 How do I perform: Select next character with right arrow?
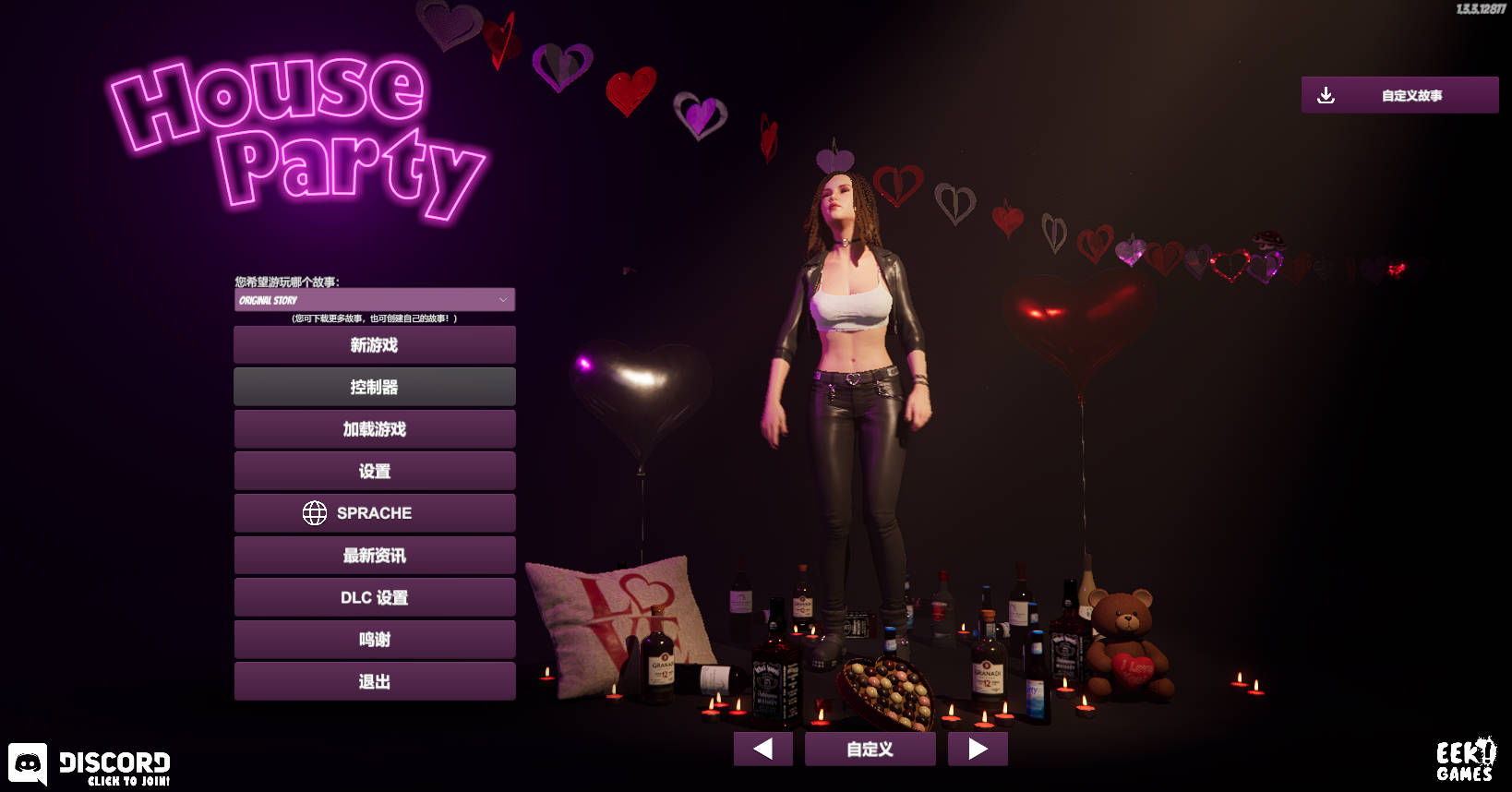coord(978,749)
